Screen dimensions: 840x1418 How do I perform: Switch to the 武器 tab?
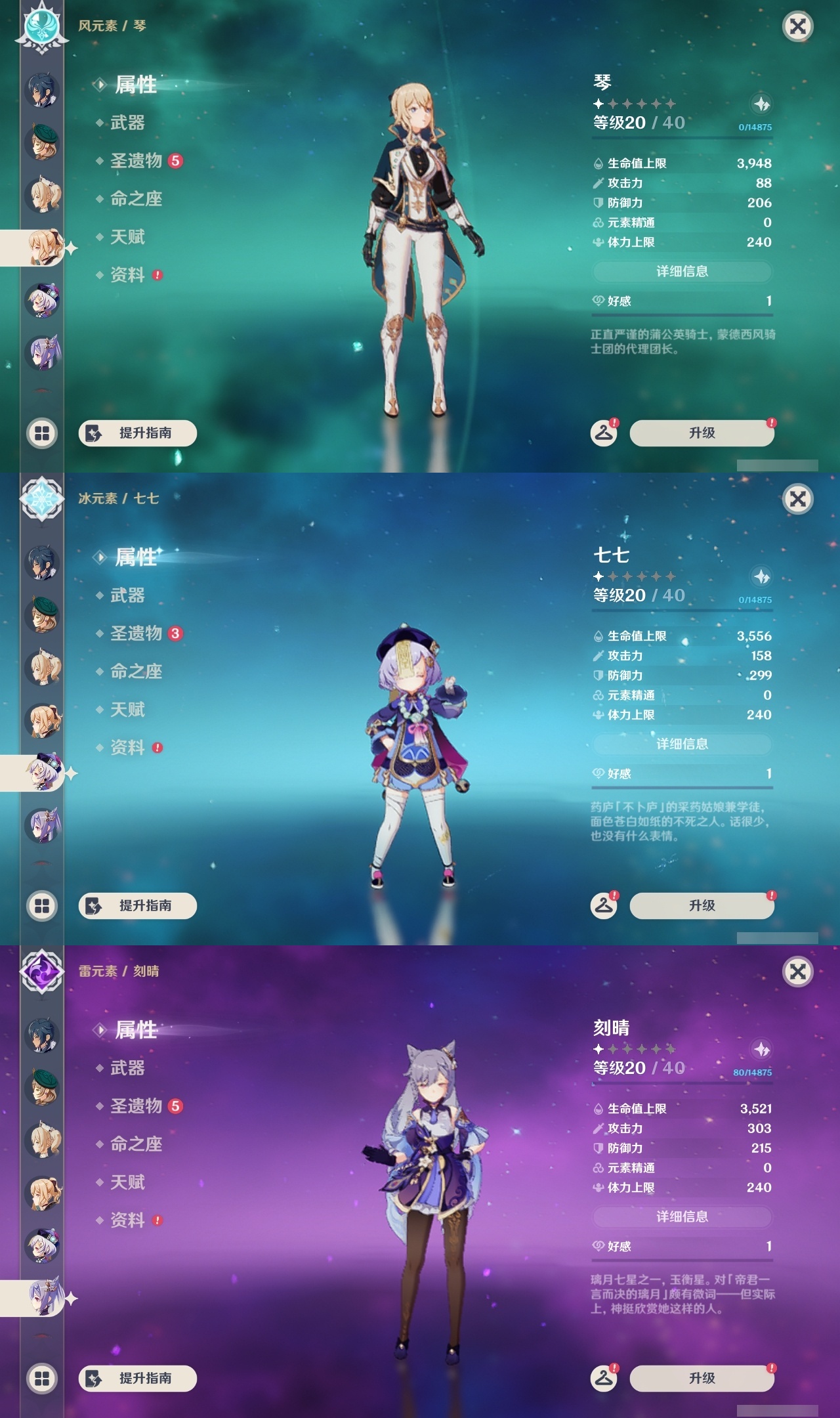[124, 123]
